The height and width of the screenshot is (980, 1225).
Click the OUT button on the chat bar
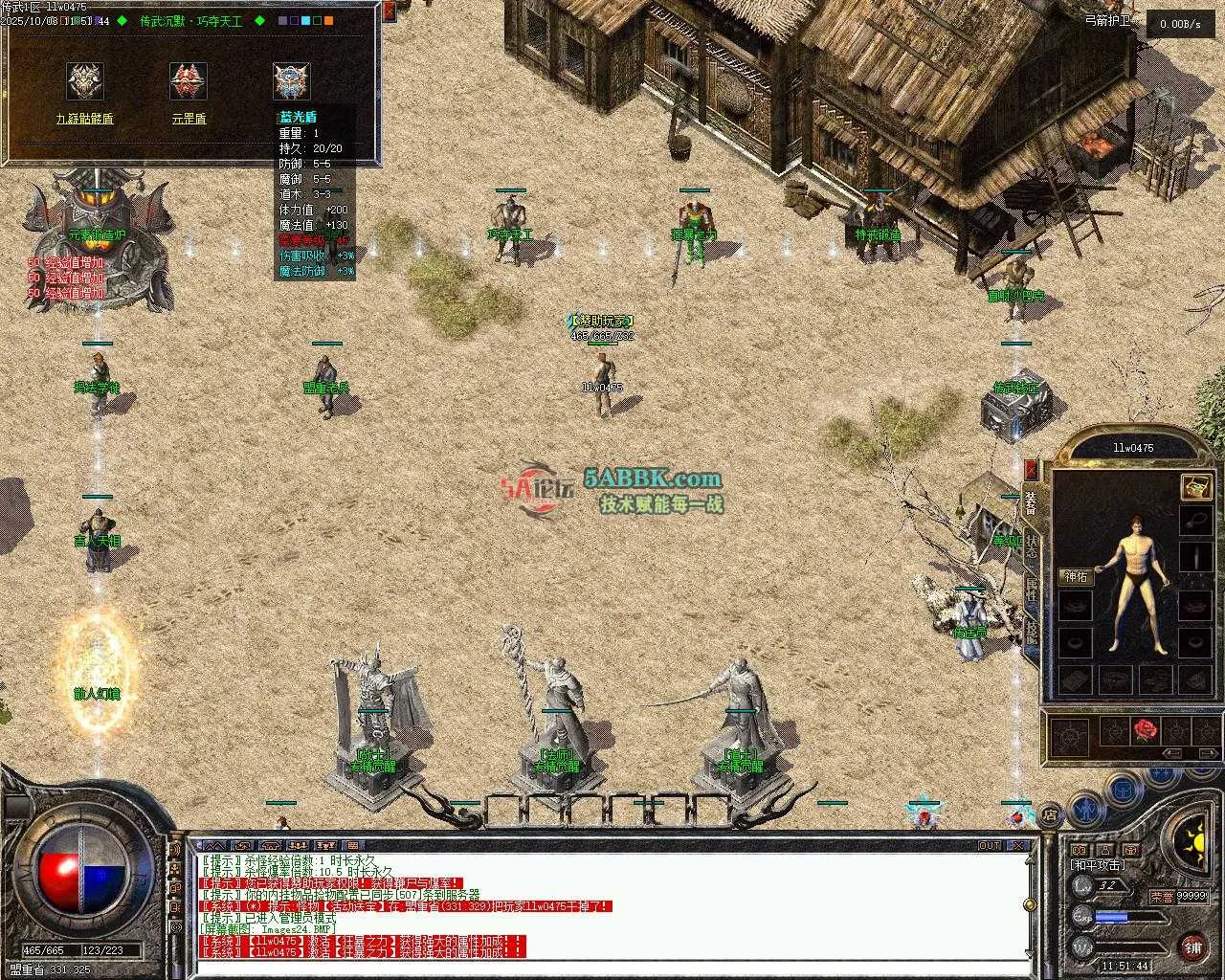coord(990,846)
